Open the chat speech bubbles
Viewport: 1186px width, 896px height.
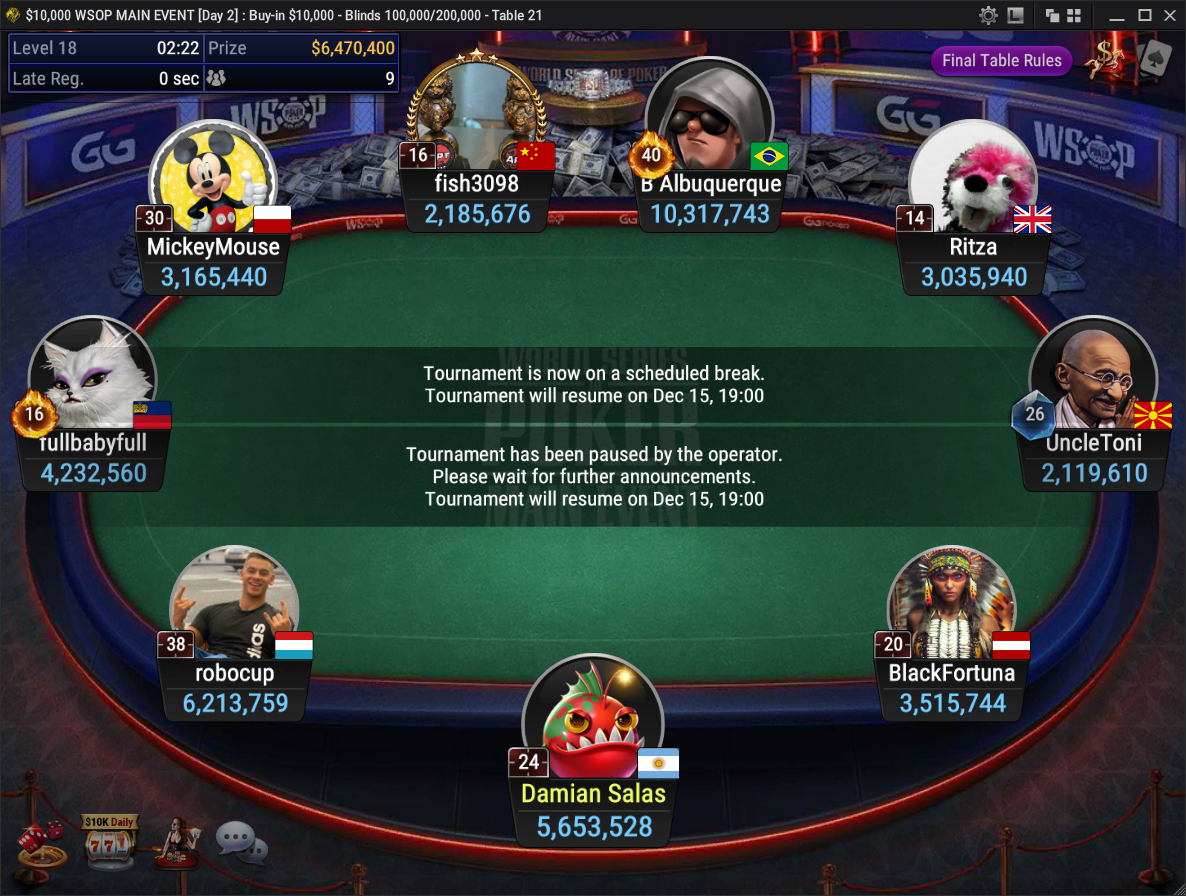(241, 844)
